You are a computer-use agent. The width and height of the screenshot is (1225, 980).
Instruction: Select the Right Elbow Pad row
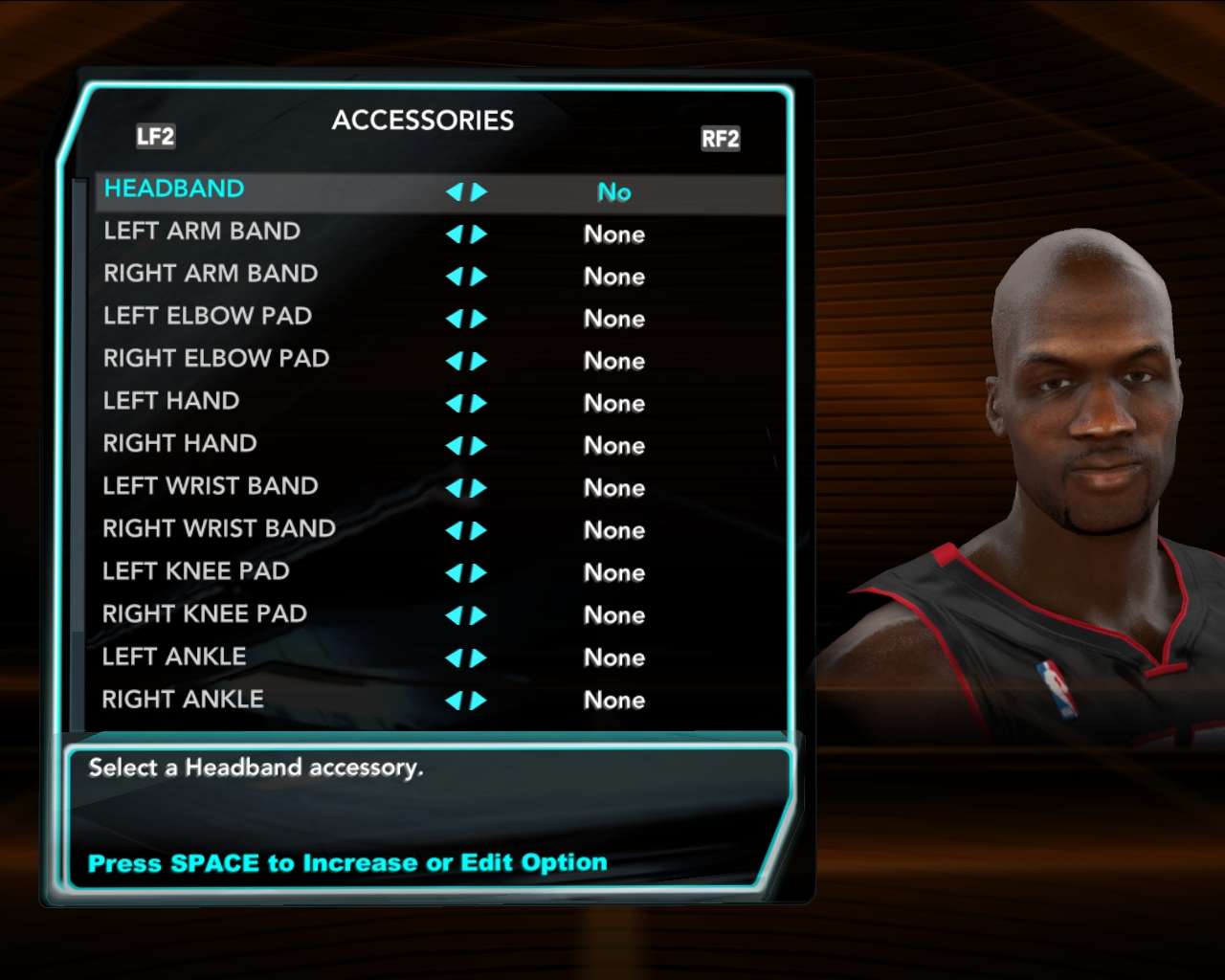(x=216, y=359)
